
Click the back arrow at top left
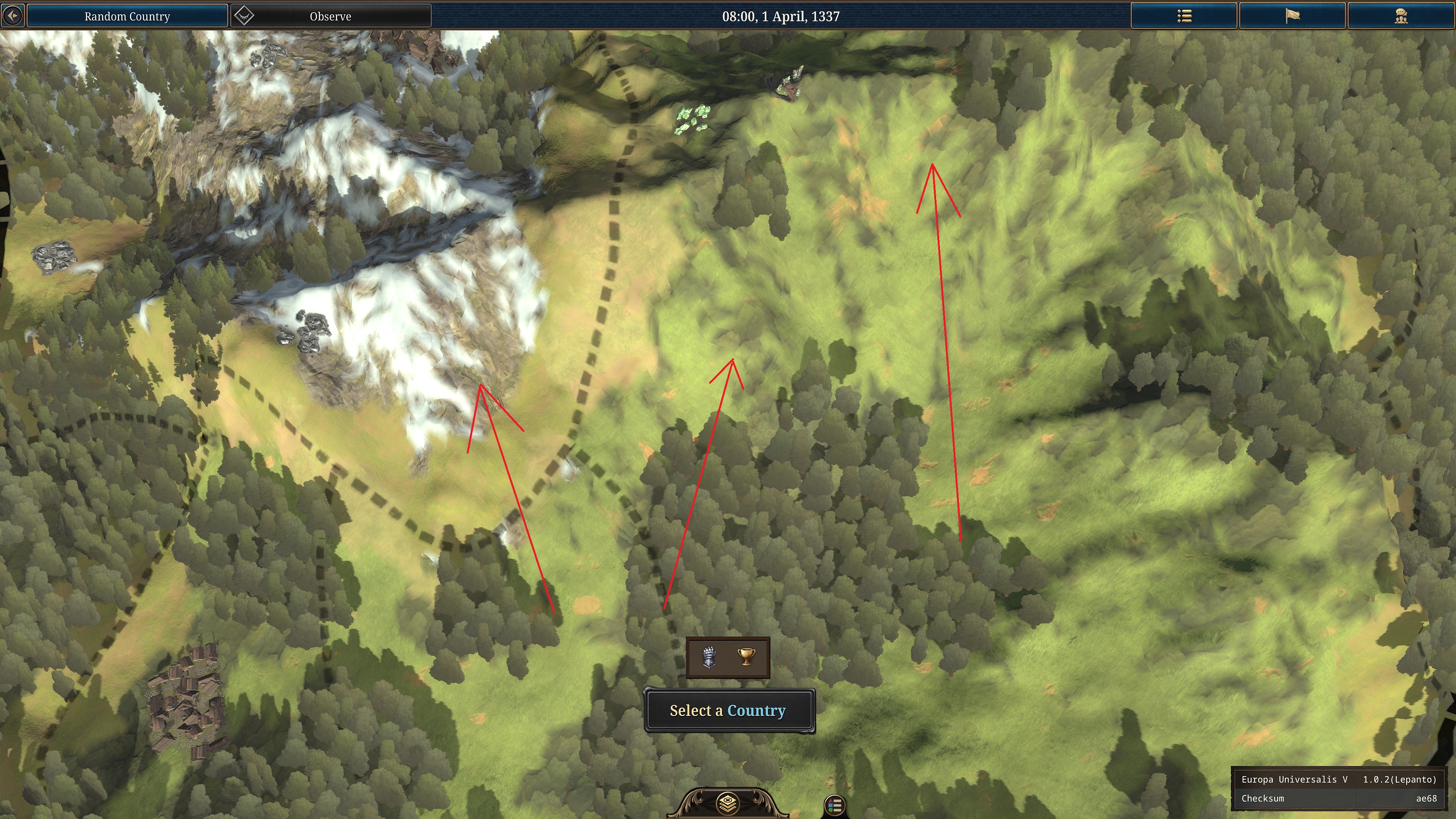pos(13,15)
